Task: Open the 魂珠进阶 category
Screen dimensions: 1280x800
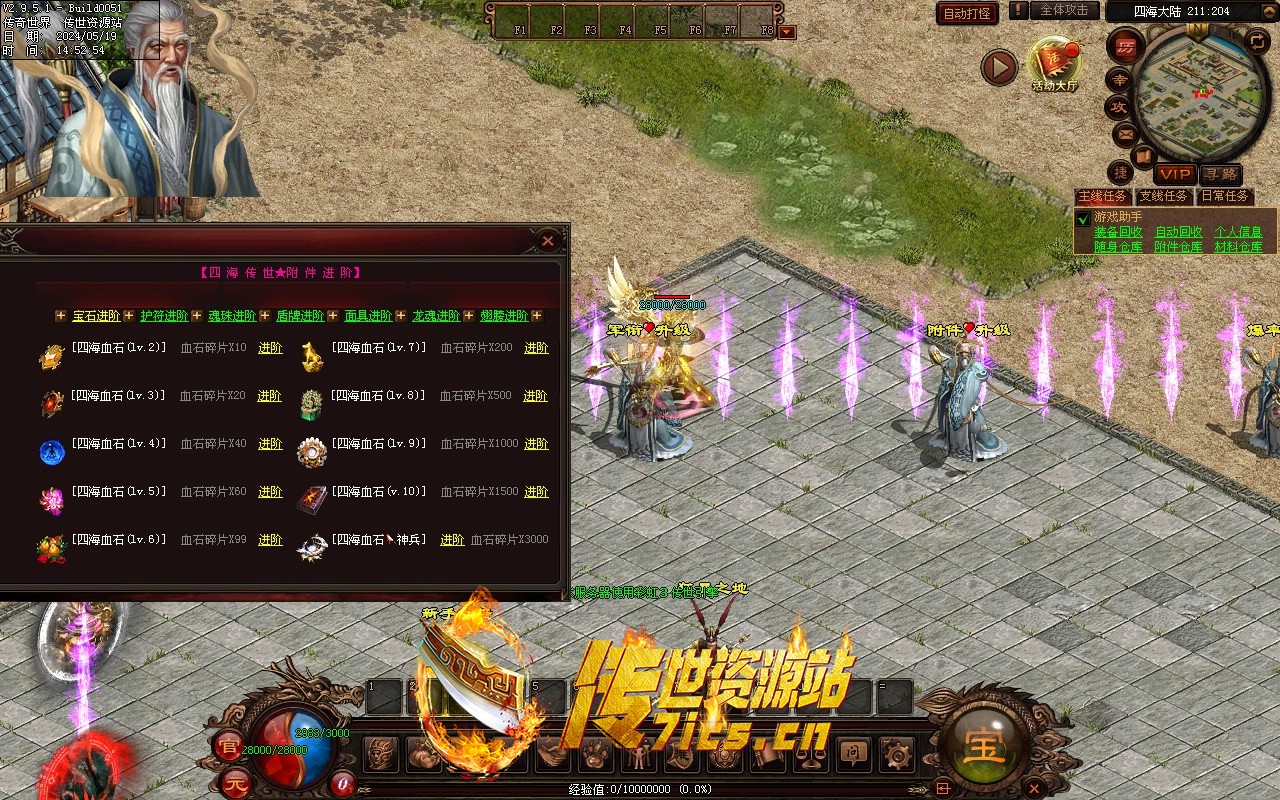Action: point(232,316)
